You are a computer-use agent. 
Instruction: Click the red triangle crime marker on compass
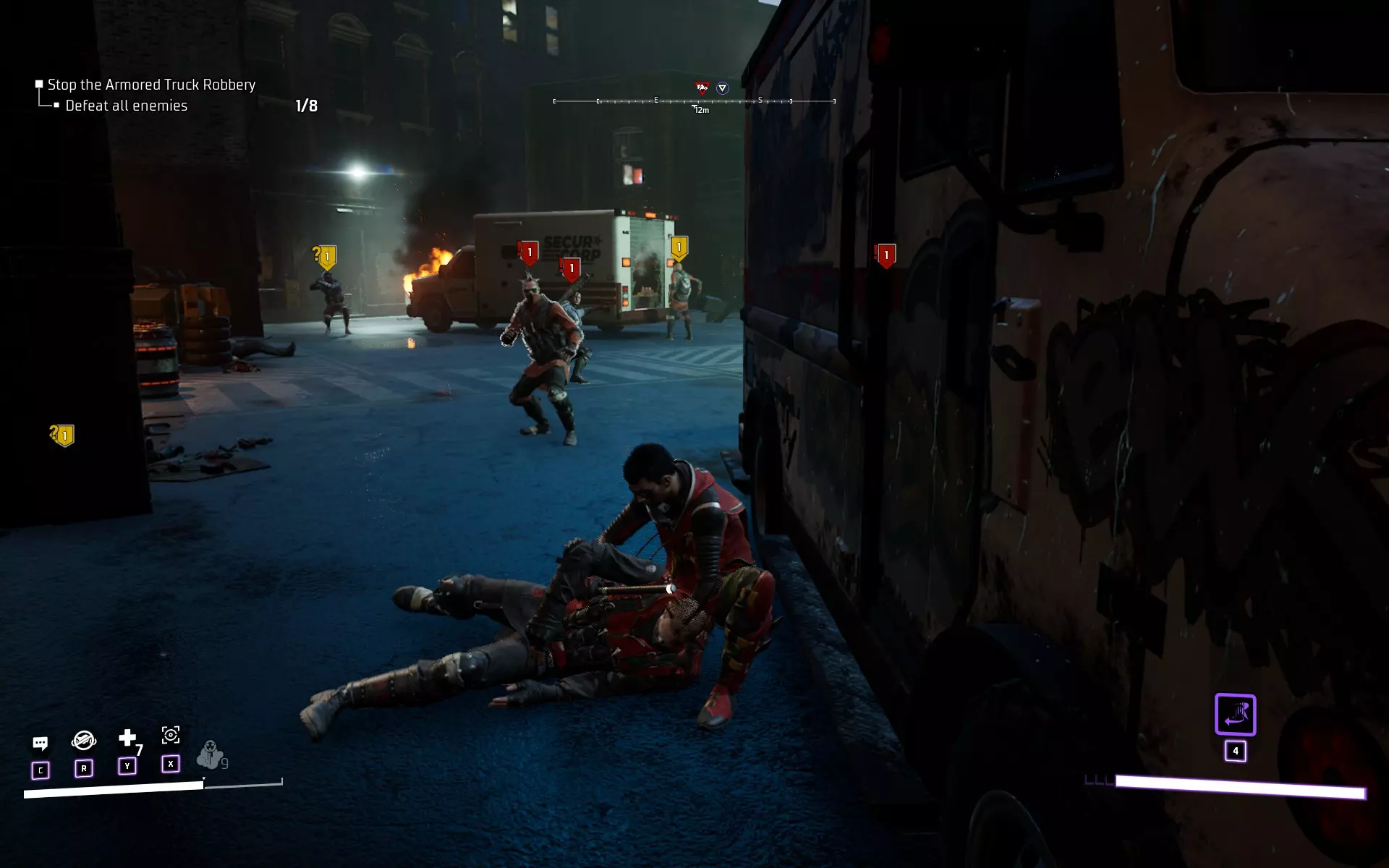click(x=702, y=88)
